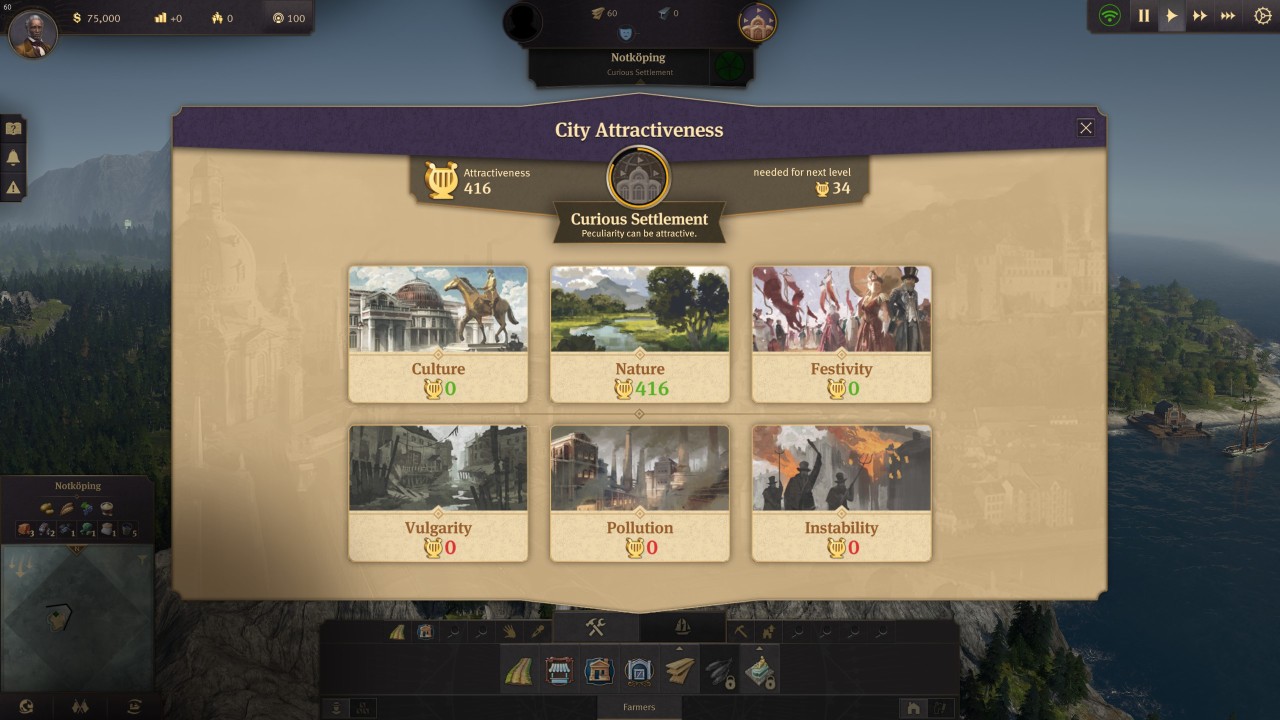Switch to the harbour buildings tab
This screenshot has height=720, width=1280.
click(x=681, y=627)
